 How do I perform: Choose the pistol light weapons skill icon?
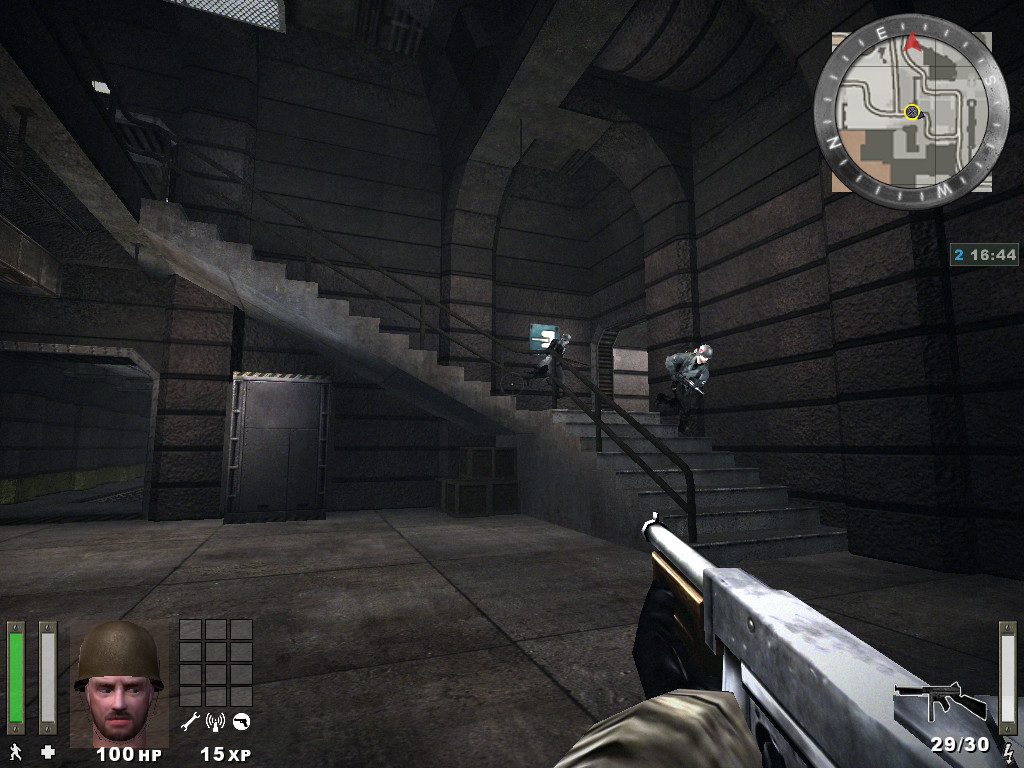click(x=241, y=721)
